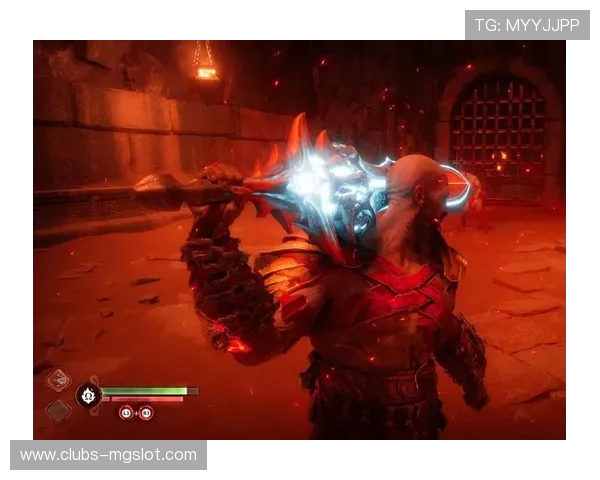The height and width of the screenshot is (480, 600).
Task: Click the TG: MYYJJPP label
Action: (527, 25)
